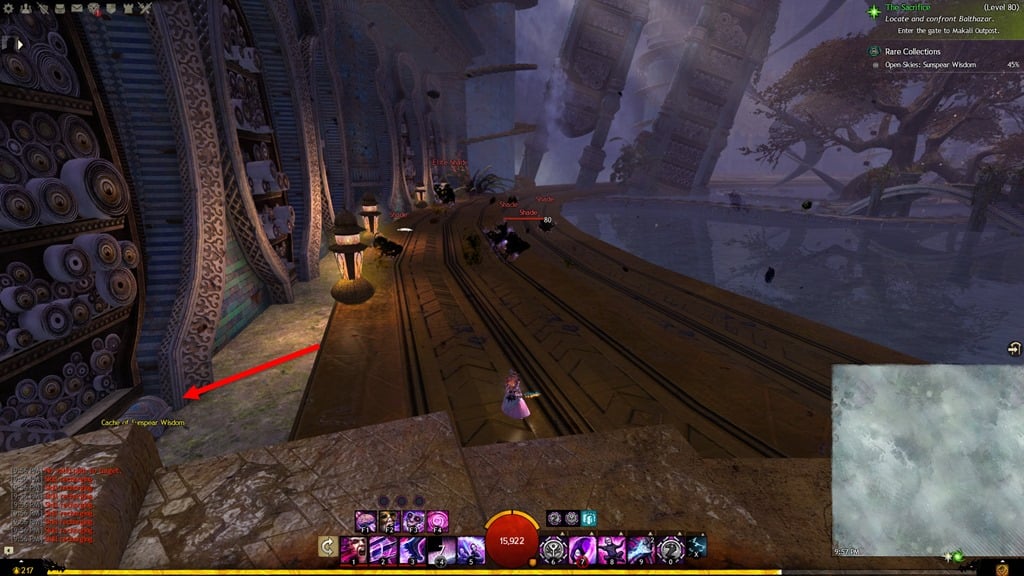
Task: Click the exit-instance door icon above the minimap
Action: [1014, 348]
